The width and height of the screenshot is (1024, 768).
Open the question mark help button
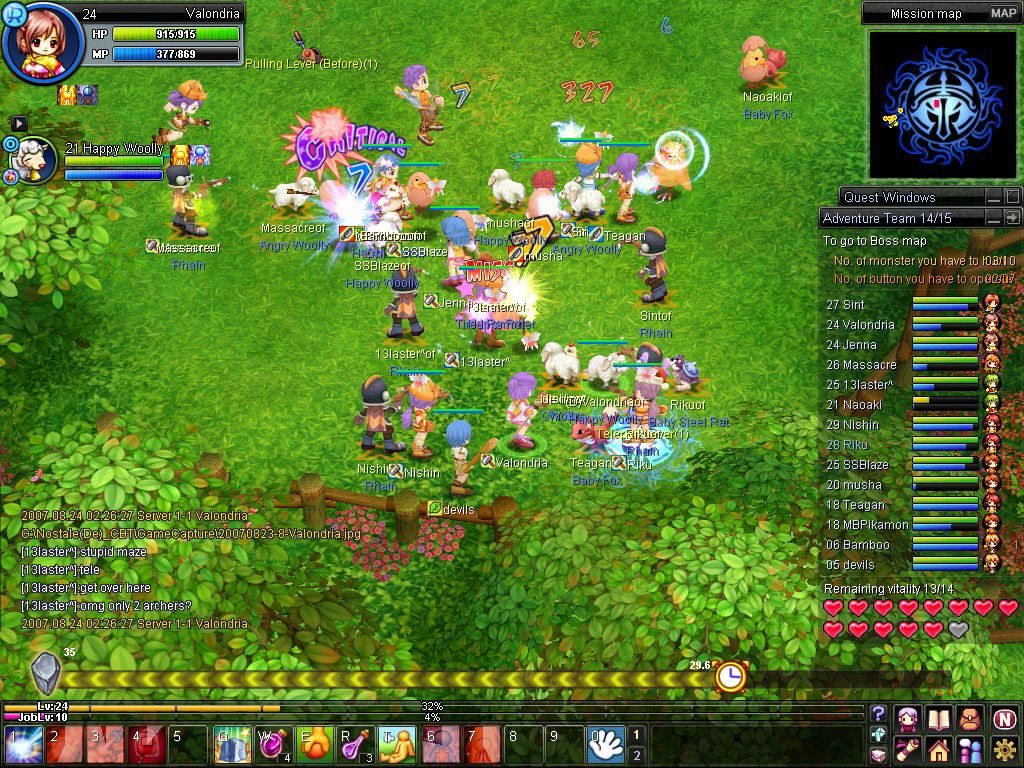[x=878, y=714]
